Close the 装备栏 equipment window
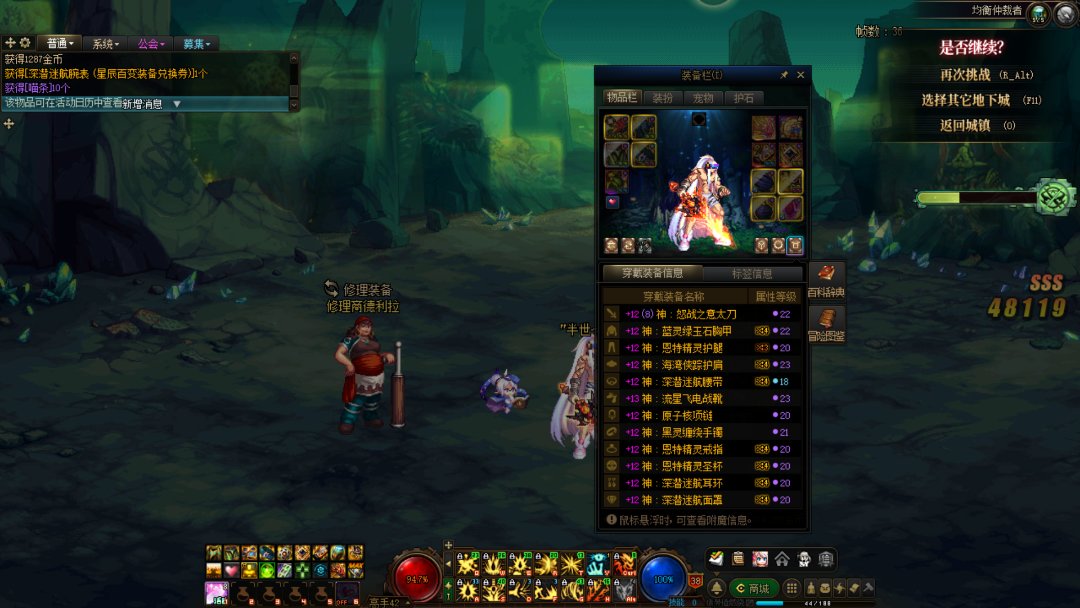1080x608 pixels. (800, 75)
